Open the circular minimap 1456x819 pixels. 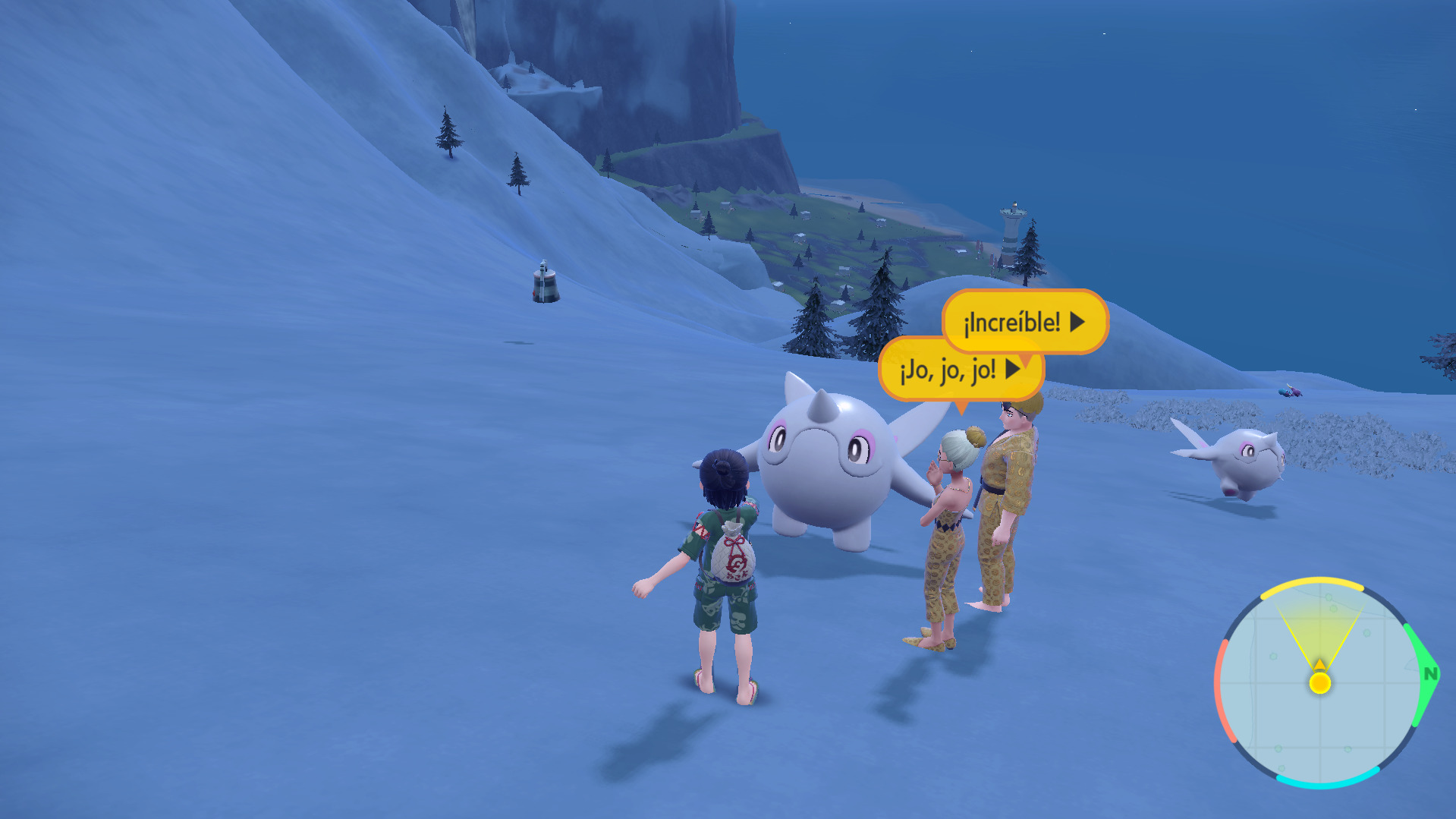(x=1319, y=683)
